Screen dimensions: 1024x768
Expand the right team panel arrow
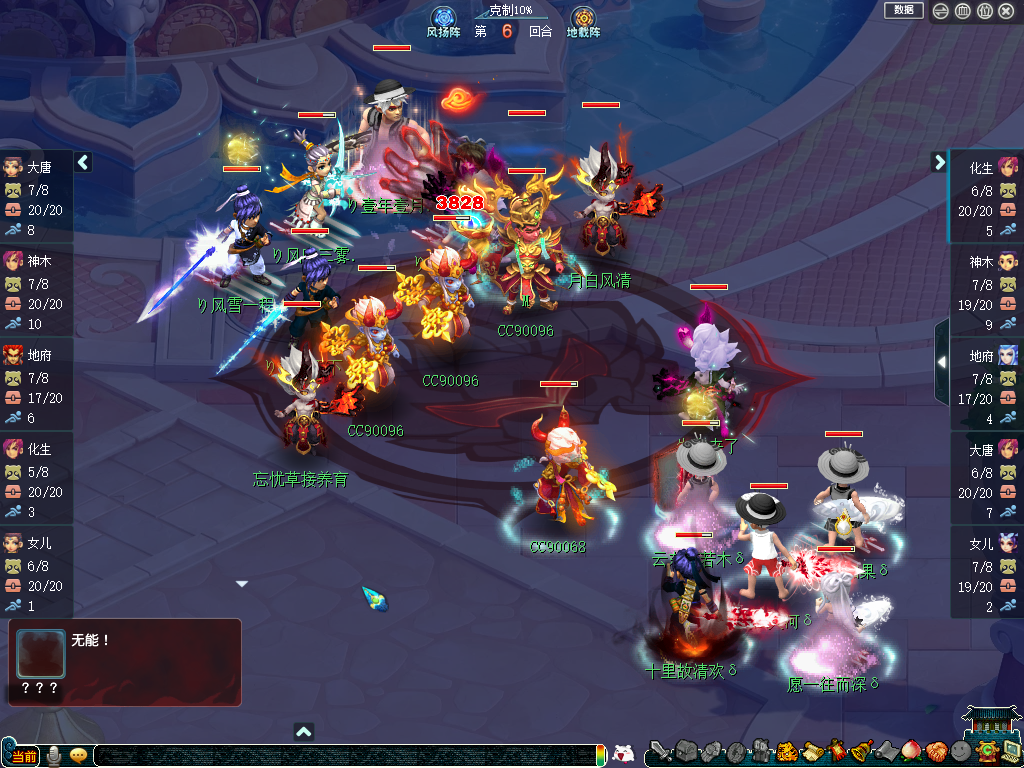click(939, 162)
